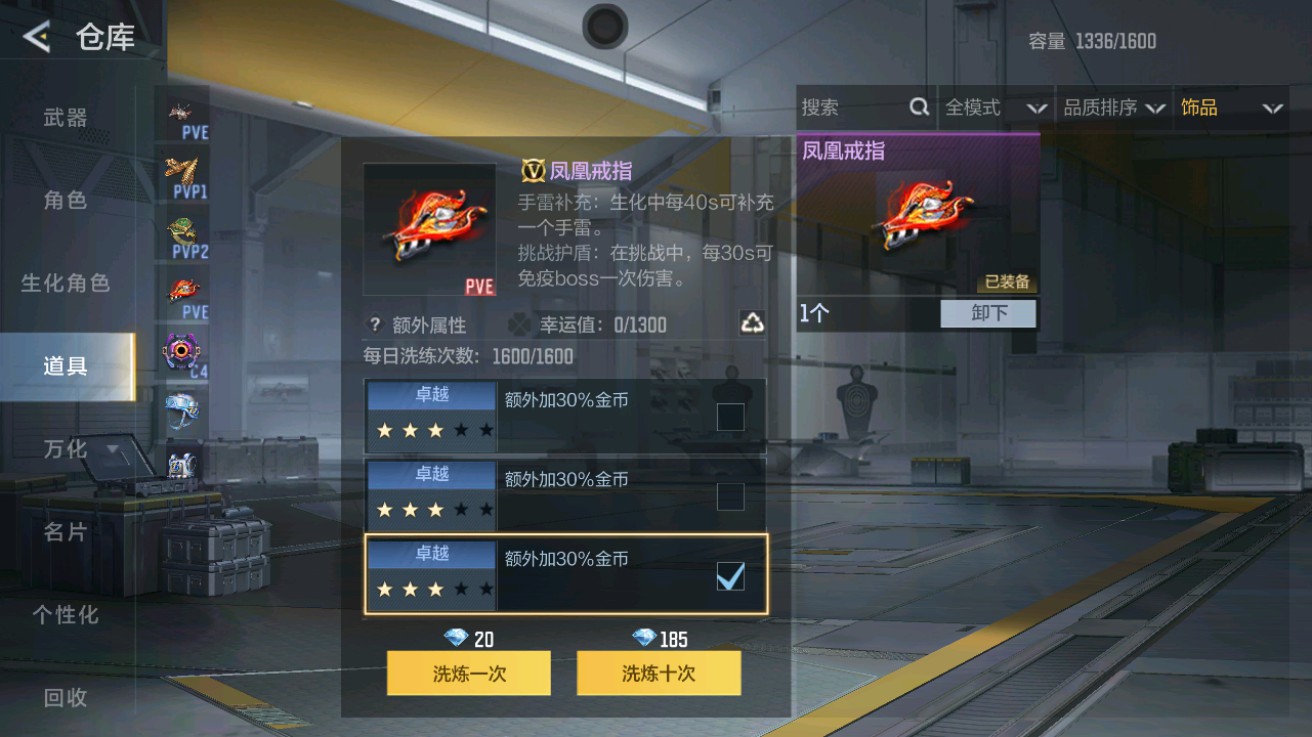Select the PVP2 turtle ring item
The image size is (1312, 737).
point(184,230)
